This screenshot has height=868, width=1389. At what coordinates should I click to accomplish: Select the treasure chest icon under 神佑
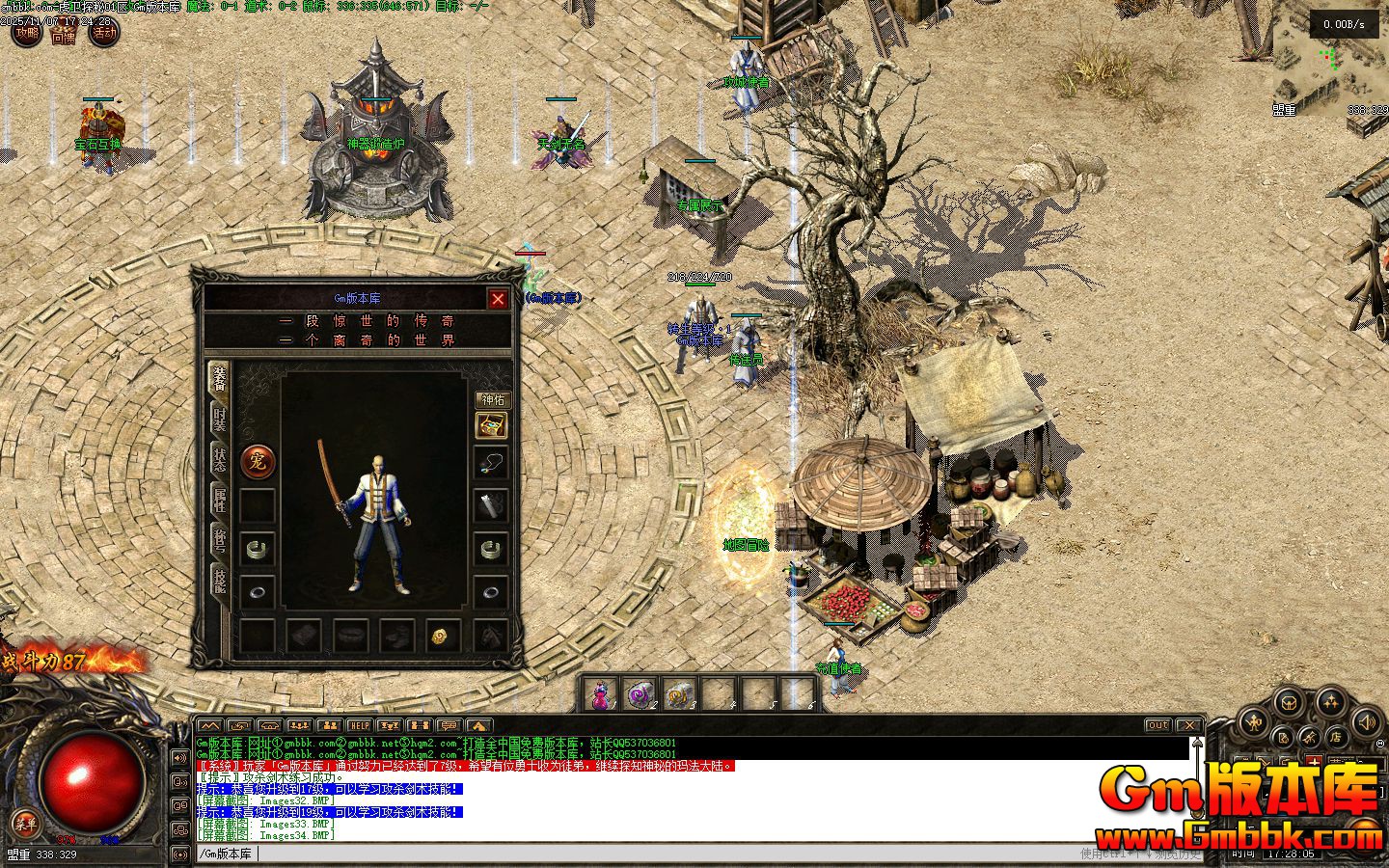[x=492, y=424]
